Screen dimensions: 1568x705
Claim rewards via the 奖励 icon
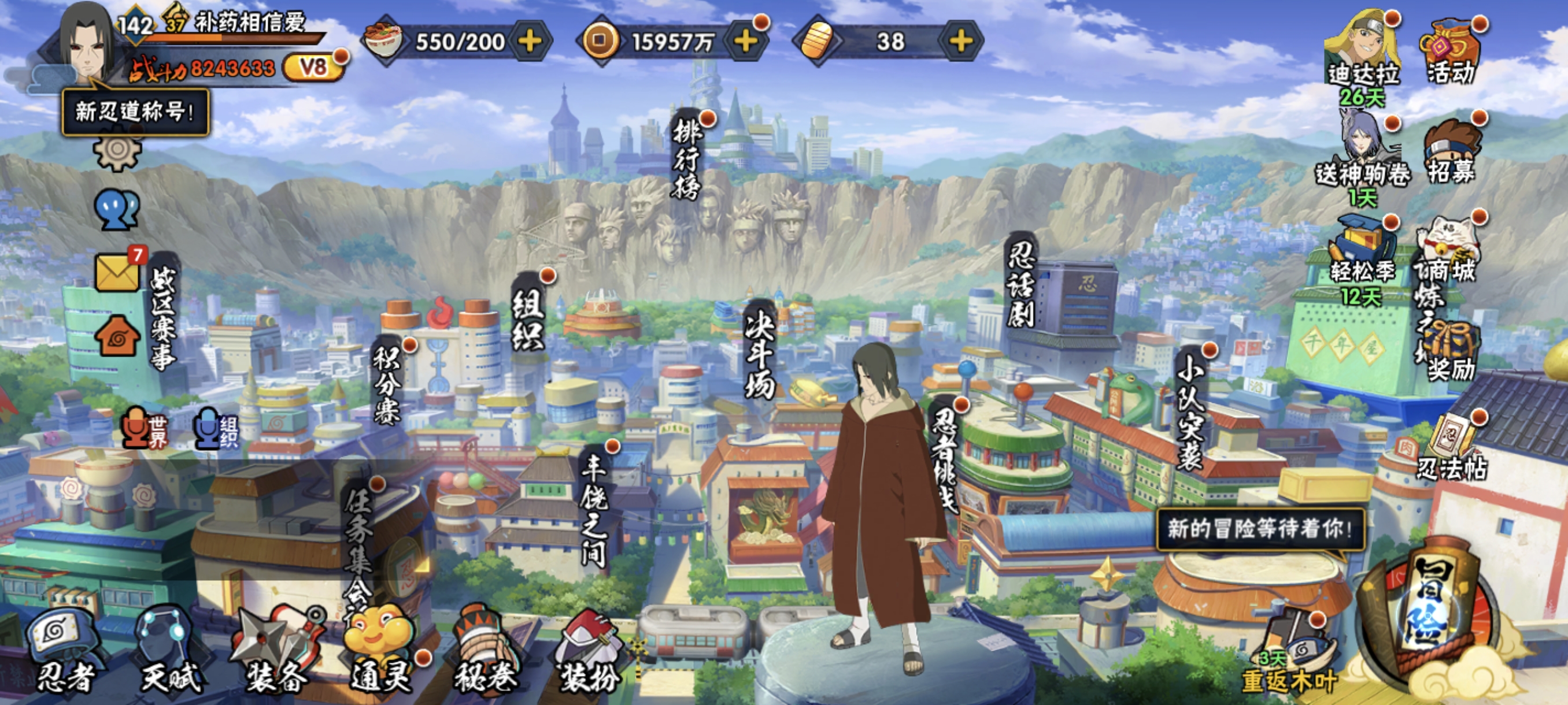[1452, 353]
